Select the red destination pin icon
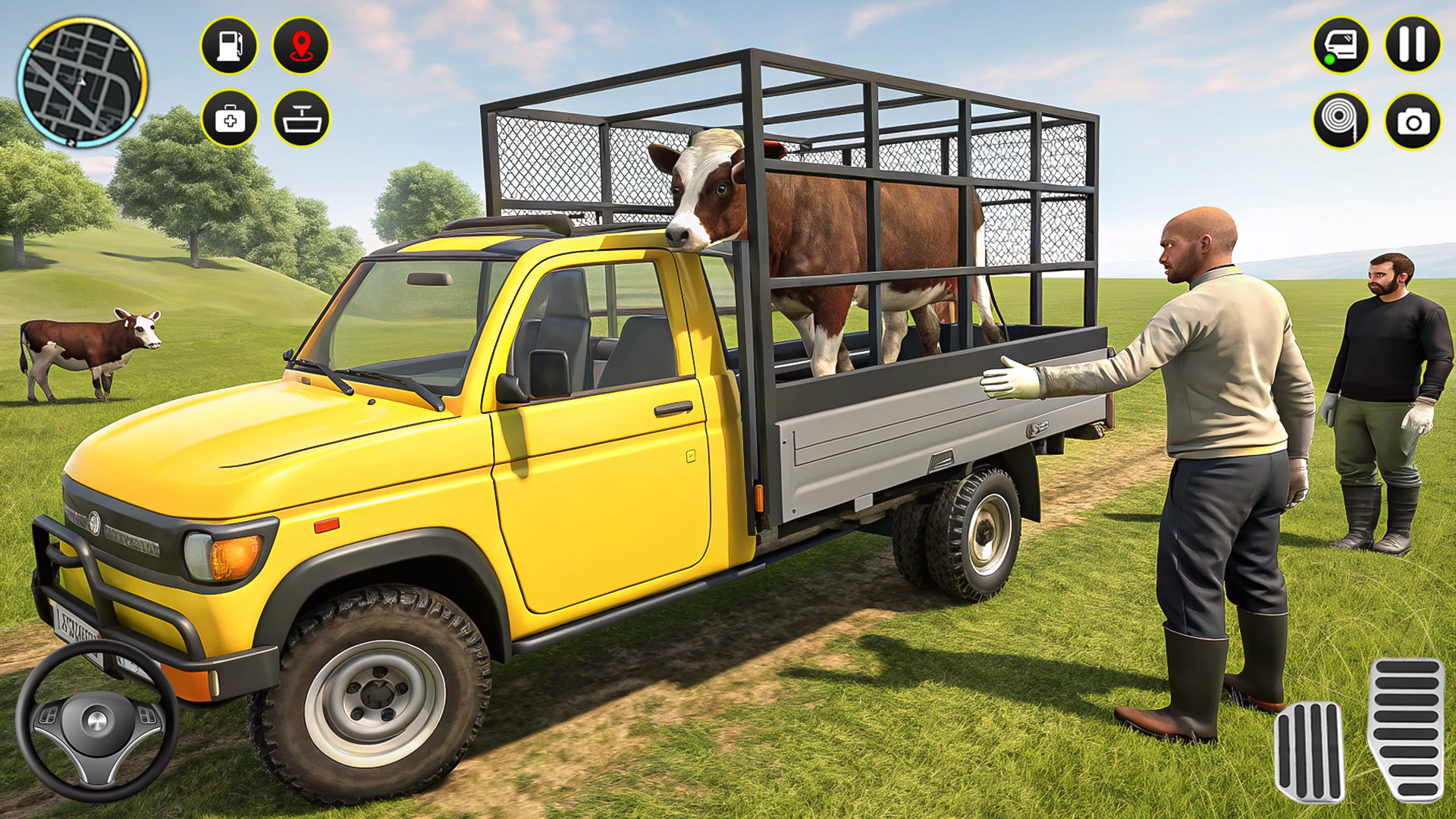 [x=302, y=47]
